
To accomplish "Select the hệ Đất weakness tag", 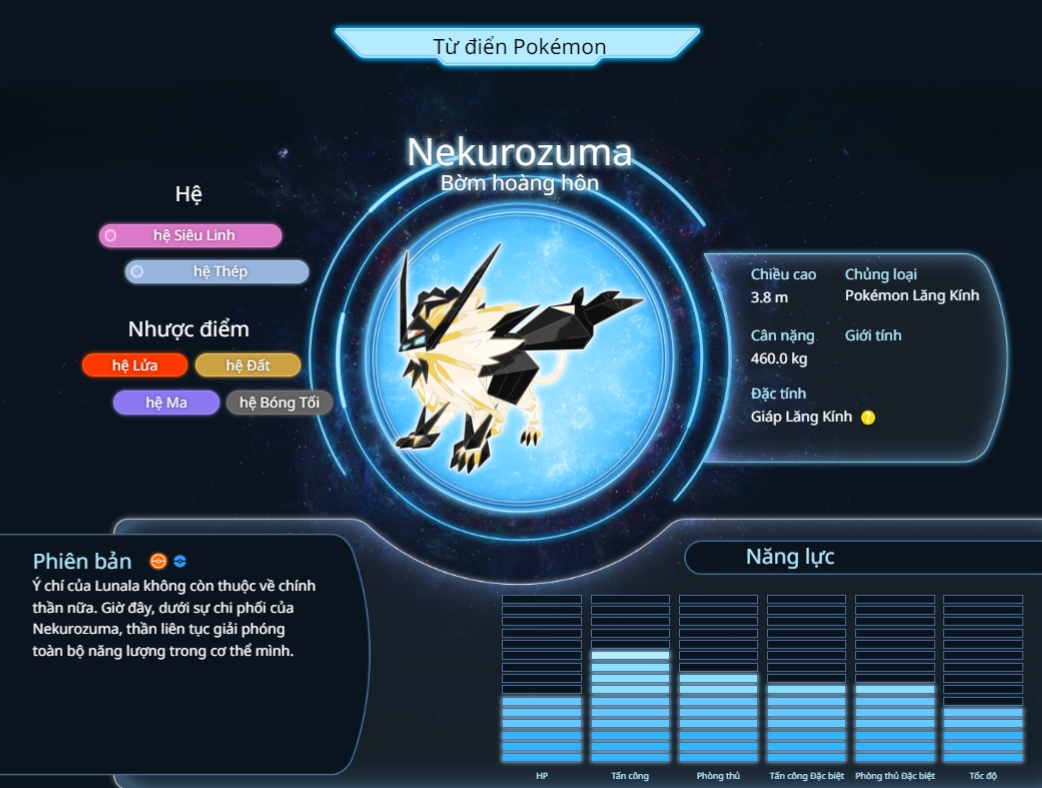I will [247, 365].
